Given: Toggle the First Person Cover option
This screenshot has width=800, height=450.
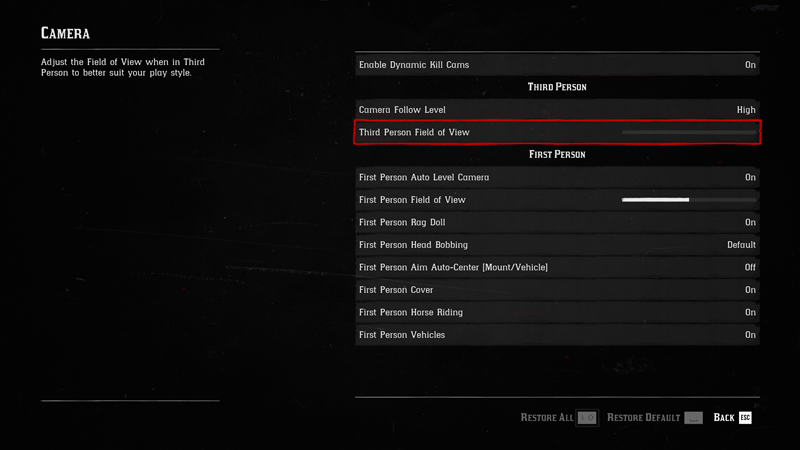Looking at the screenshot, I should (557, 290).
